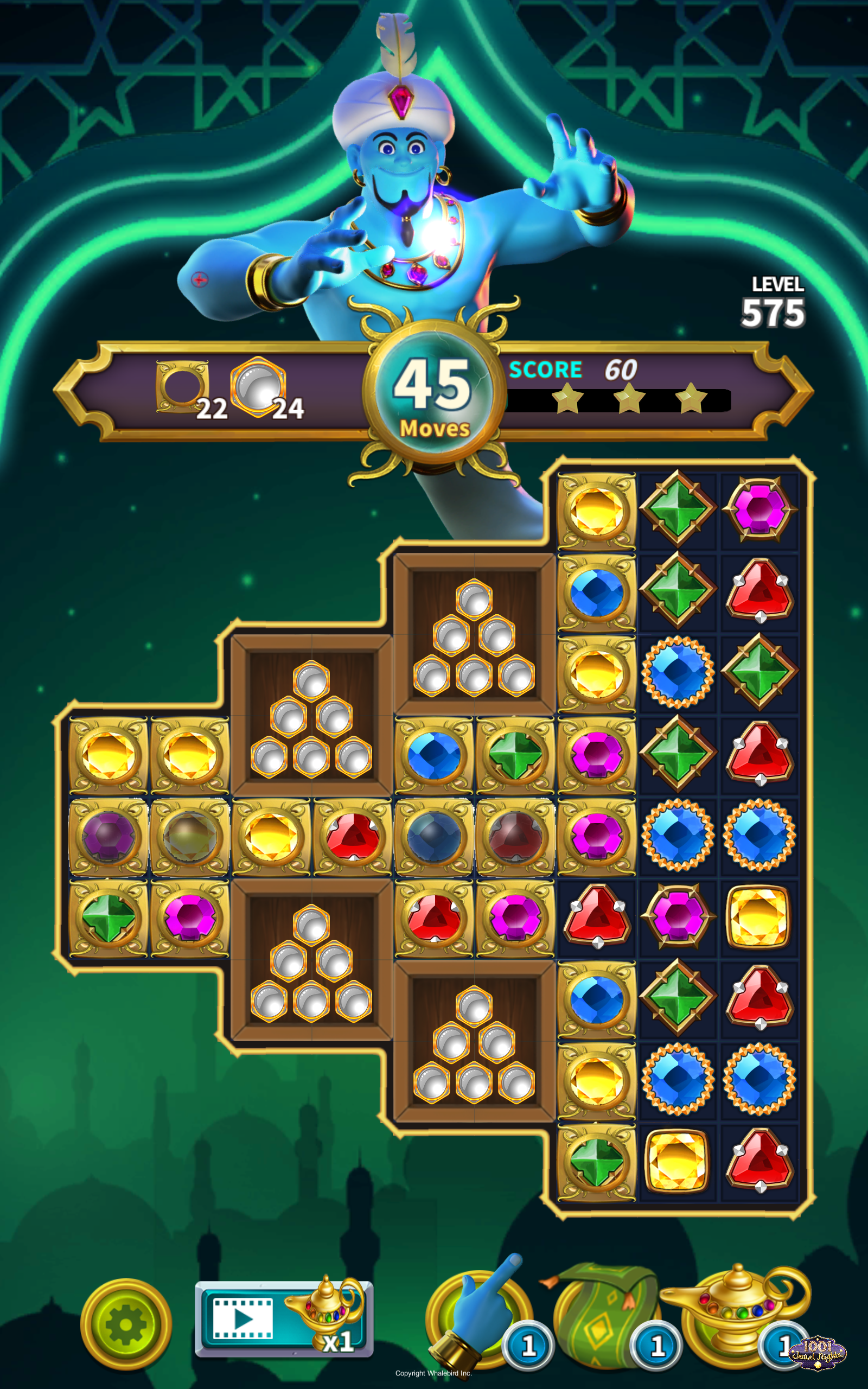Select magenta gem in board's top-right corner
Image resolution: width=868 pixels, height=1389 pixels.
[759, 509]
